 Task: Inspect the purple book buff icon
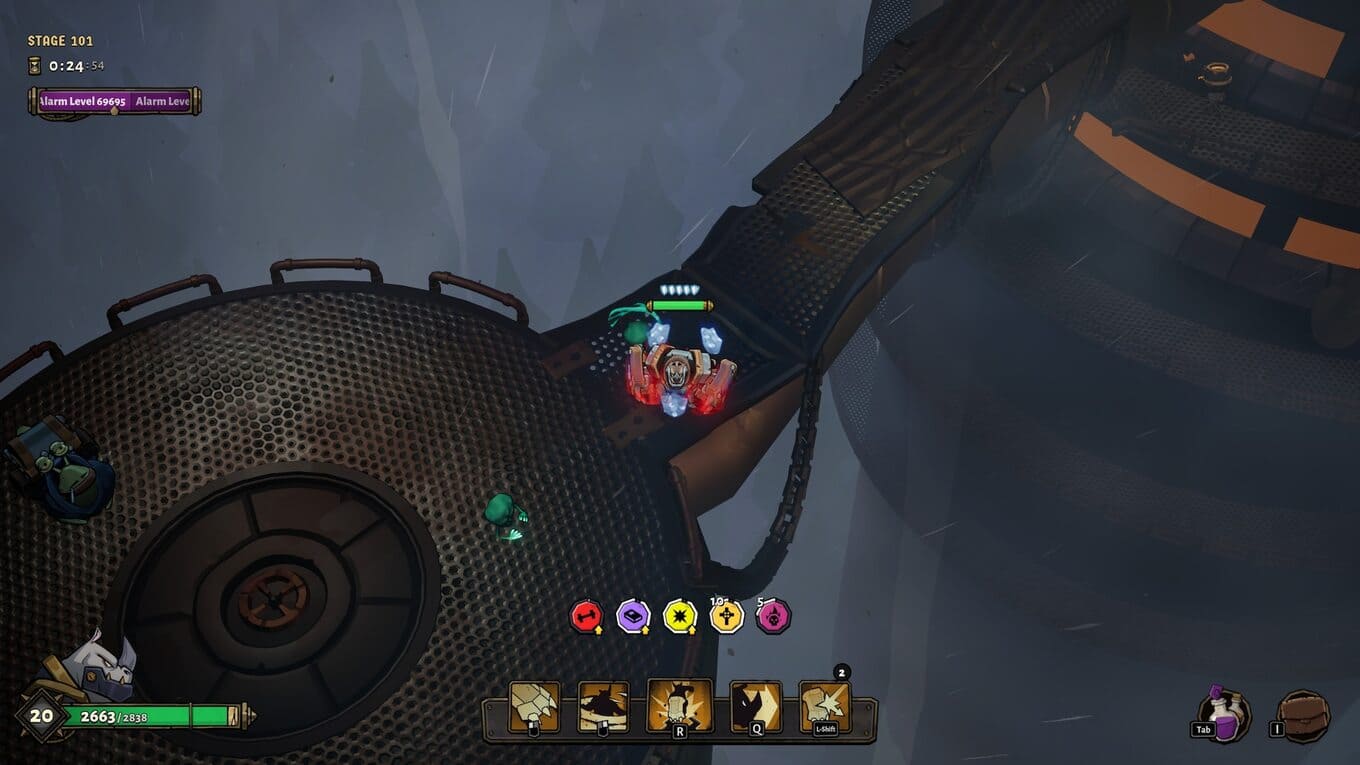click(x=633, y=616)
